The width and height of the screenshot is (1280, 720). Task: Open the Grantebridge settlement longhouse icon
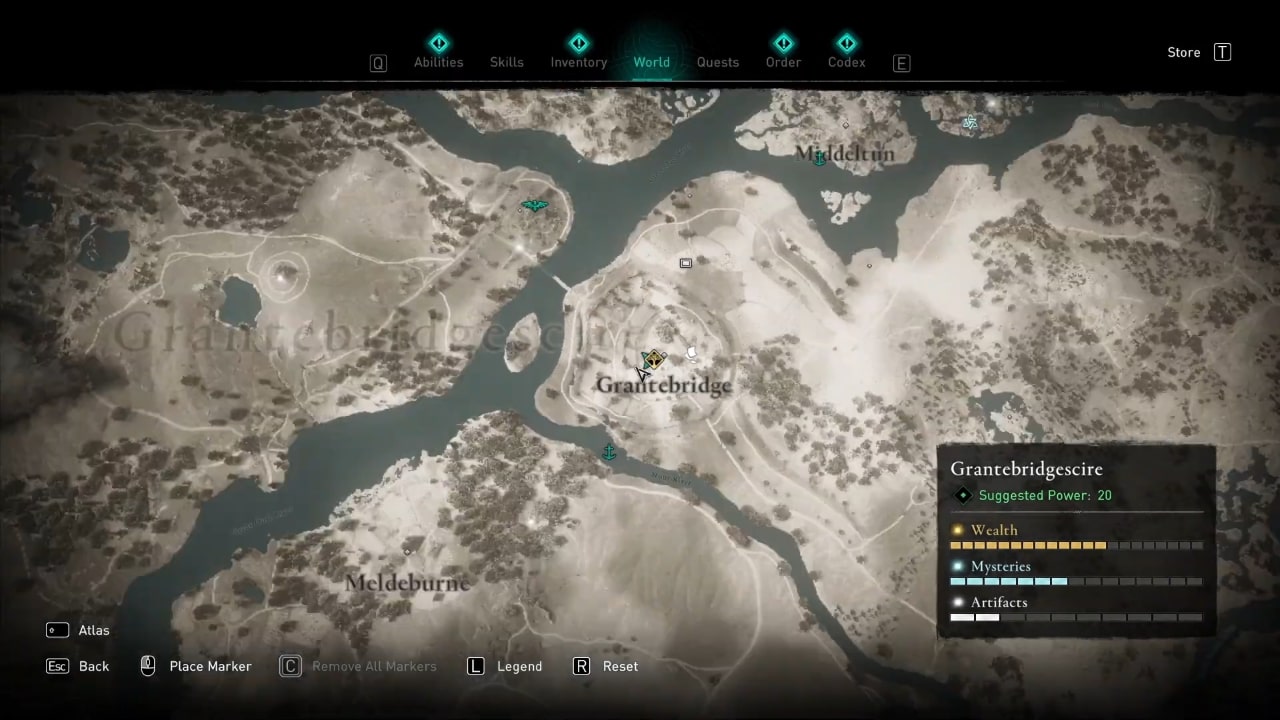coord(652,361)
